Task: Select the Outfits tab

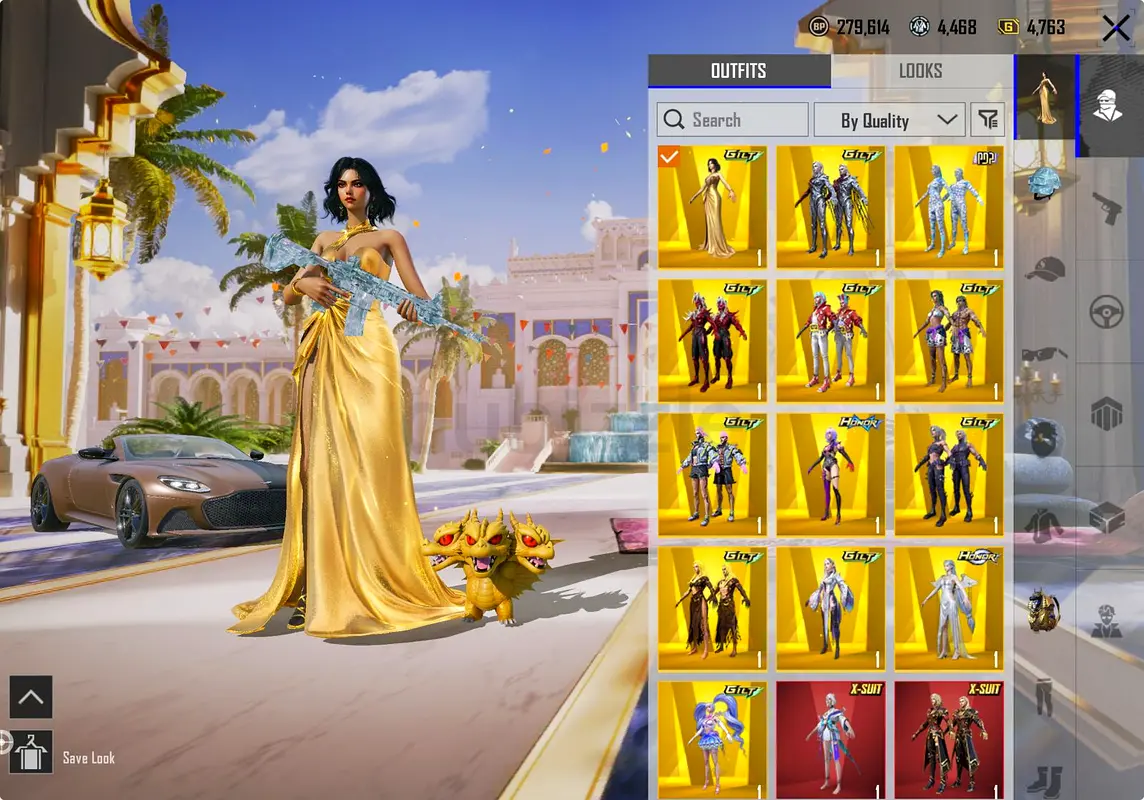Action: pyautogui.click(x=738, y=71)
